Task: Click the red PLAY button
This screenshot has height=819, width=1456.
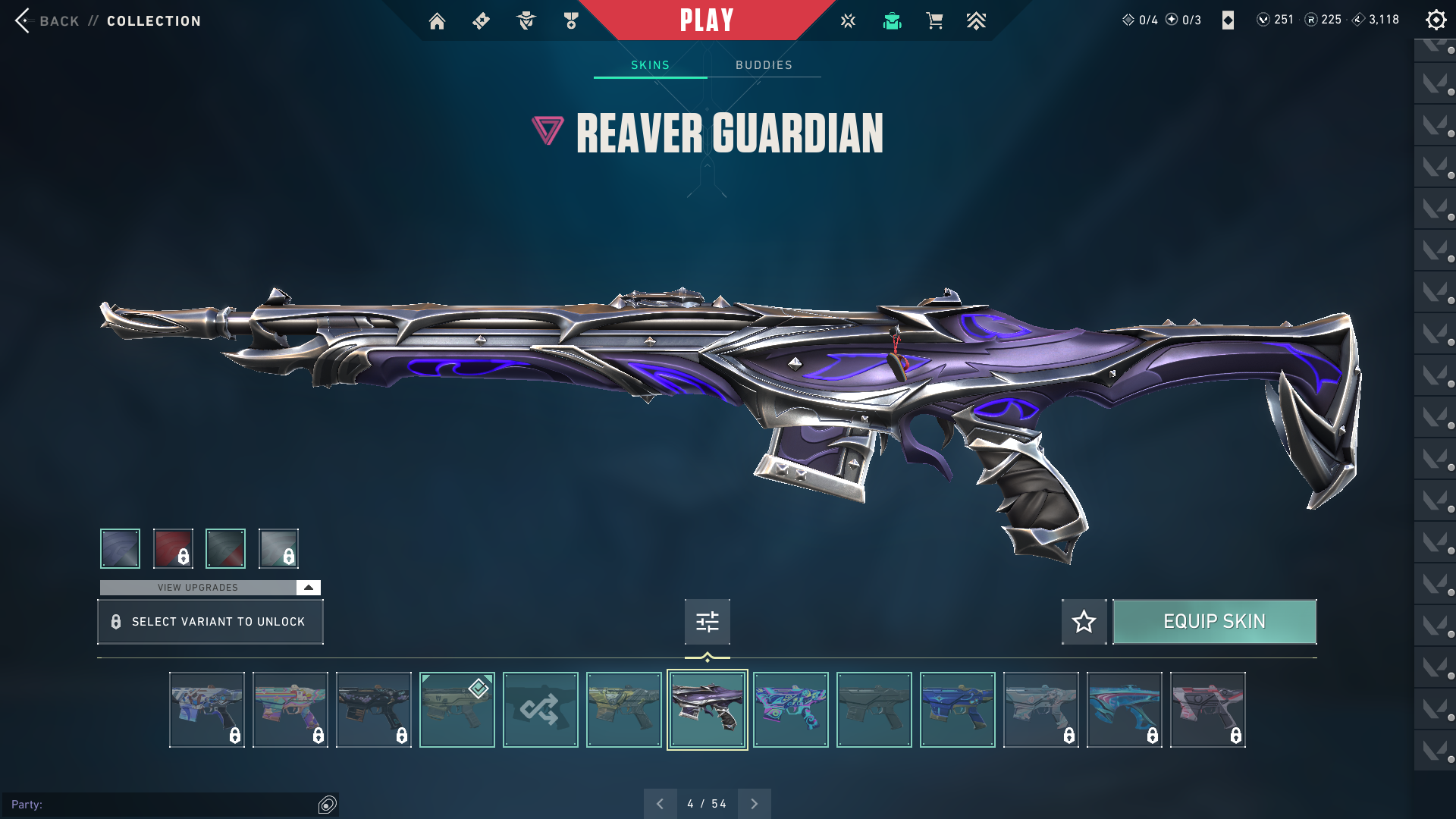Action: pos(707,20)
